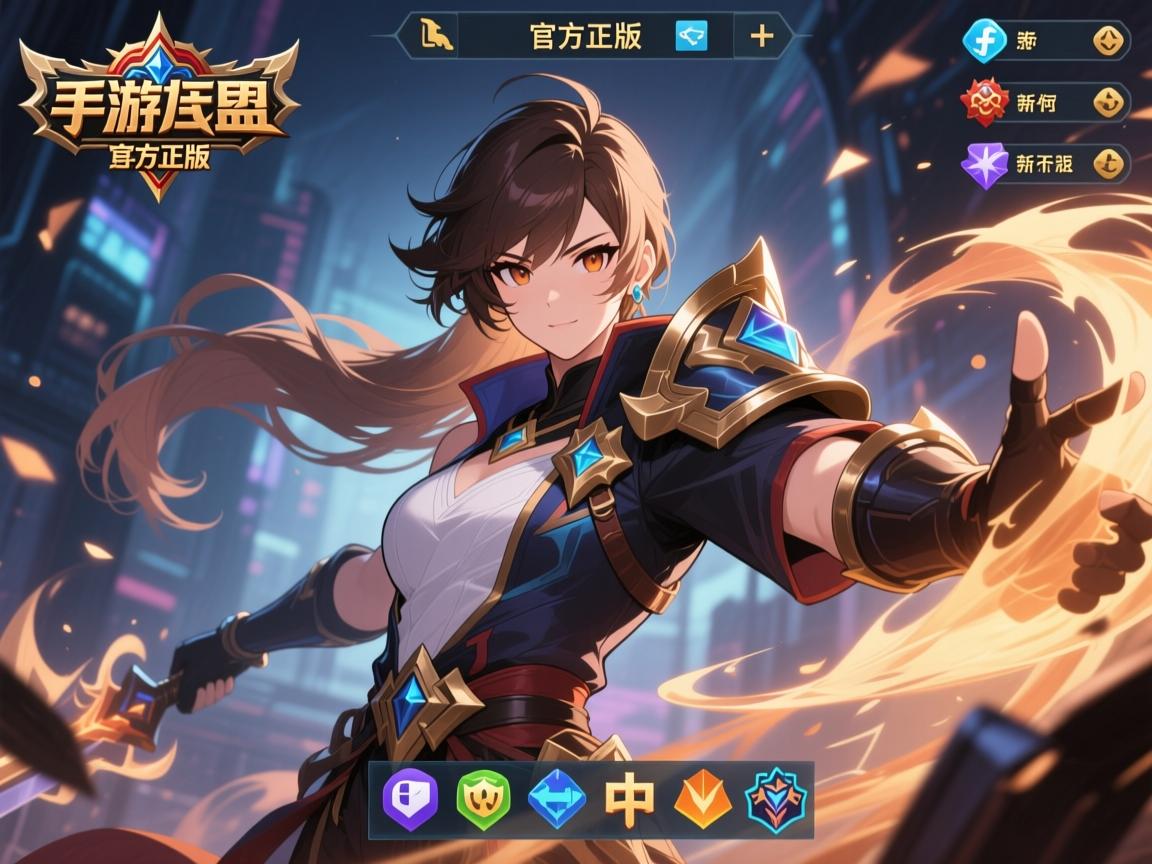Viewport: 1152px width, 864px height.
Task: Click the gold boot icon in top bar
Action: click(x=438, y=36)
